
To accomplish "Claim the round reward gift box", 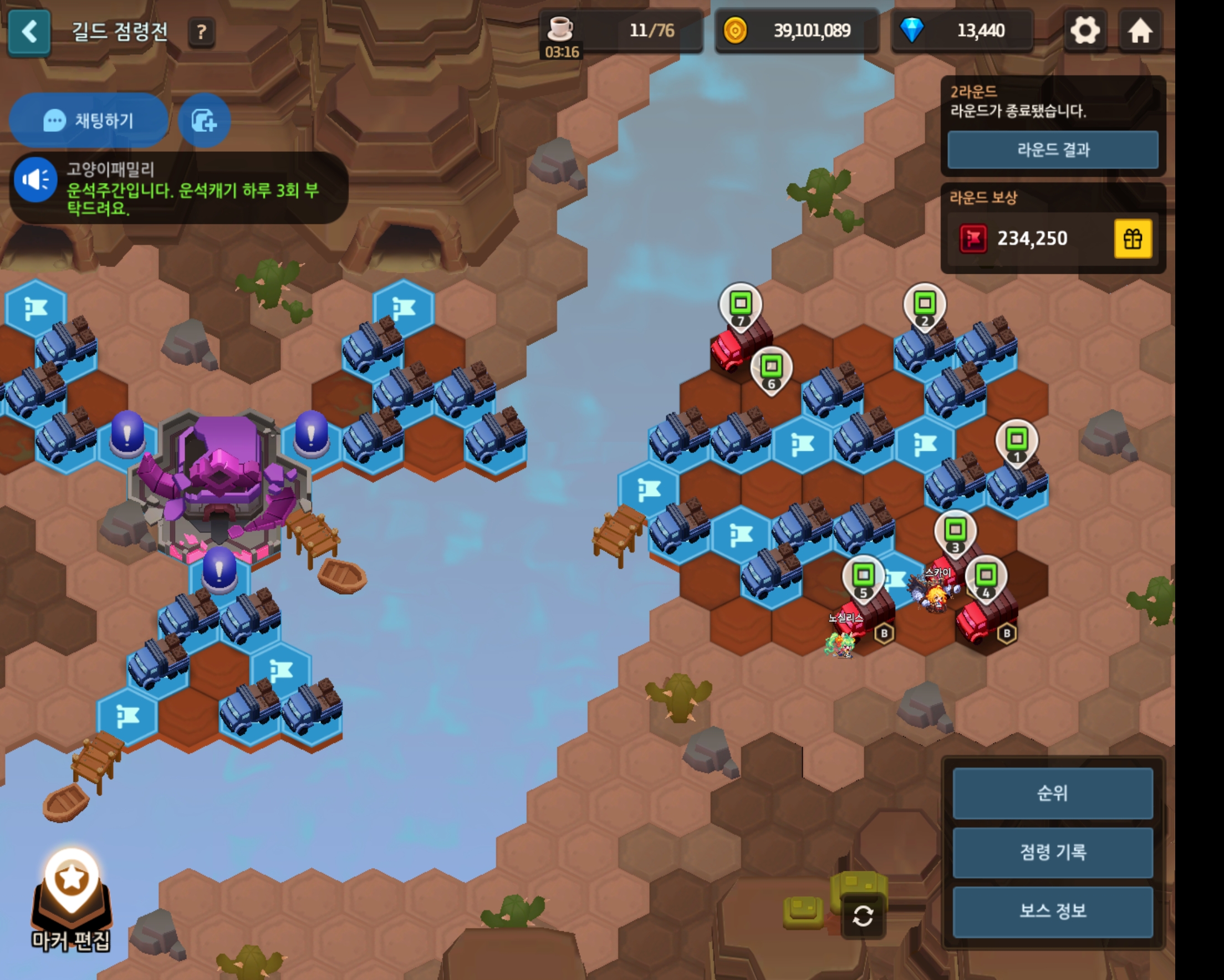I will point(1133,238).
